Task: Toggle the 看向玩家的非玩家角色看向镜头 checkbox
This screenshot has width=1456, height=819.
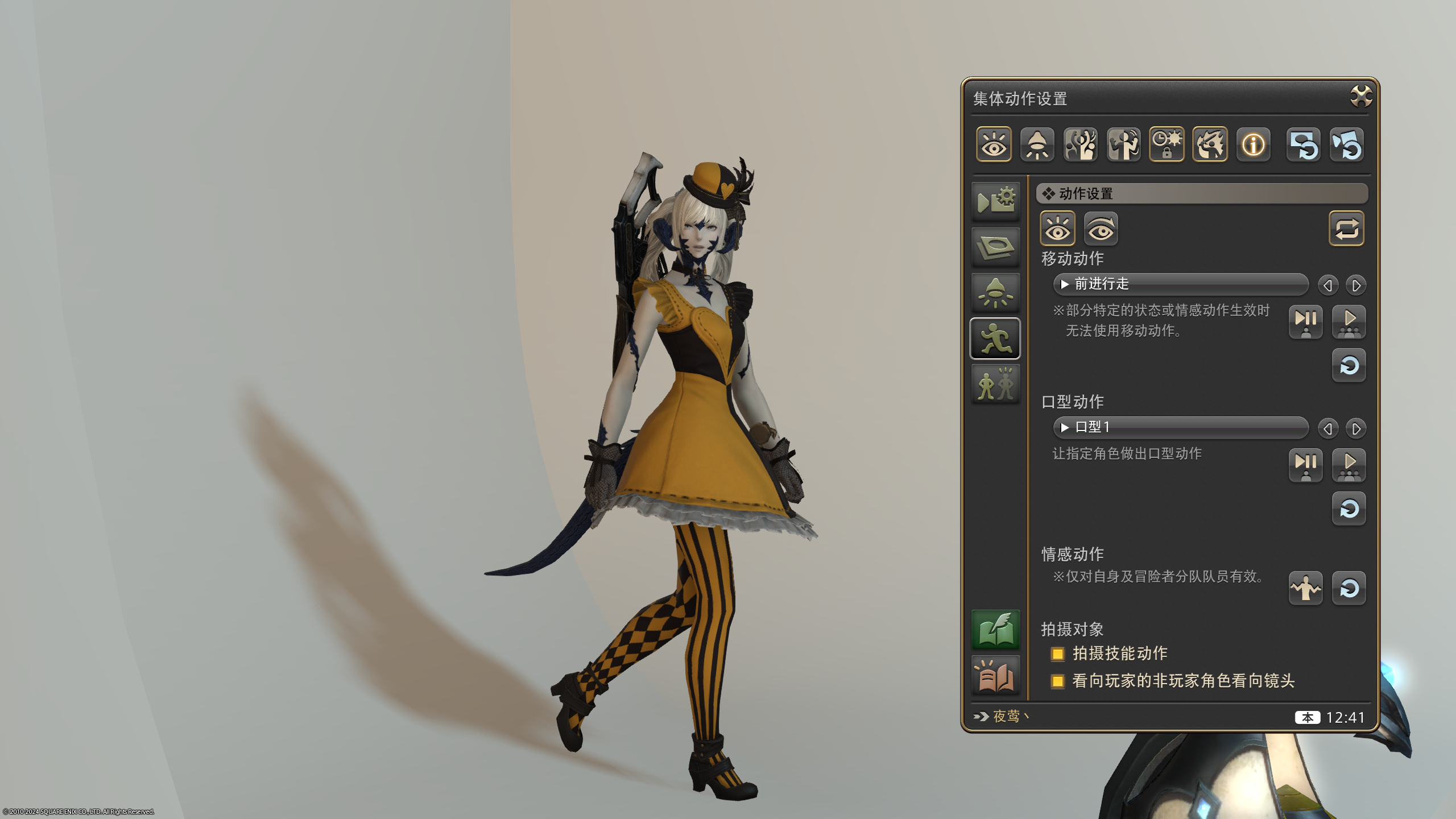Action: click(x=1057, y=681)
